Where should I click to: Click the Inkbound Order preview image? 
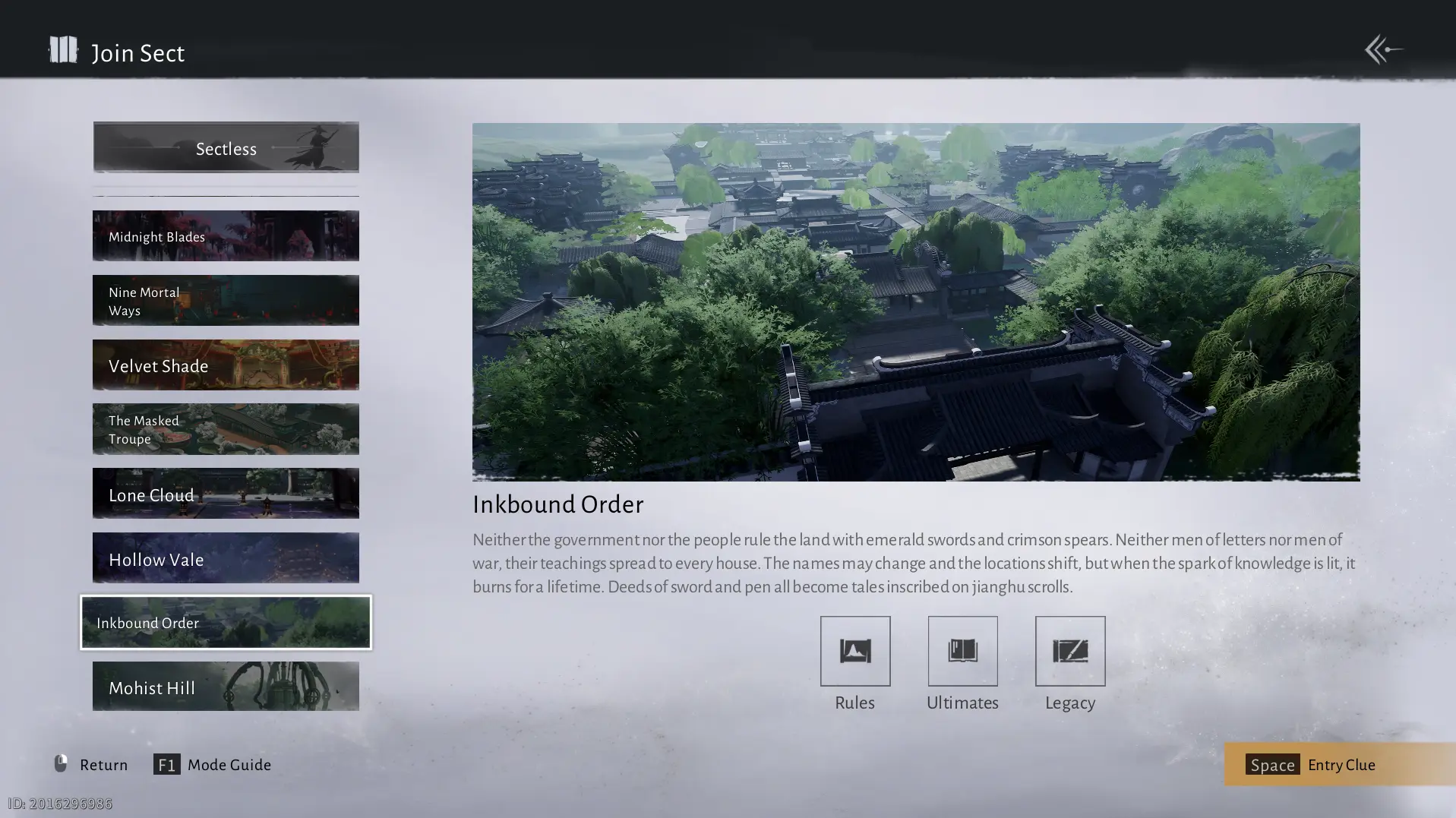point(915,302)
